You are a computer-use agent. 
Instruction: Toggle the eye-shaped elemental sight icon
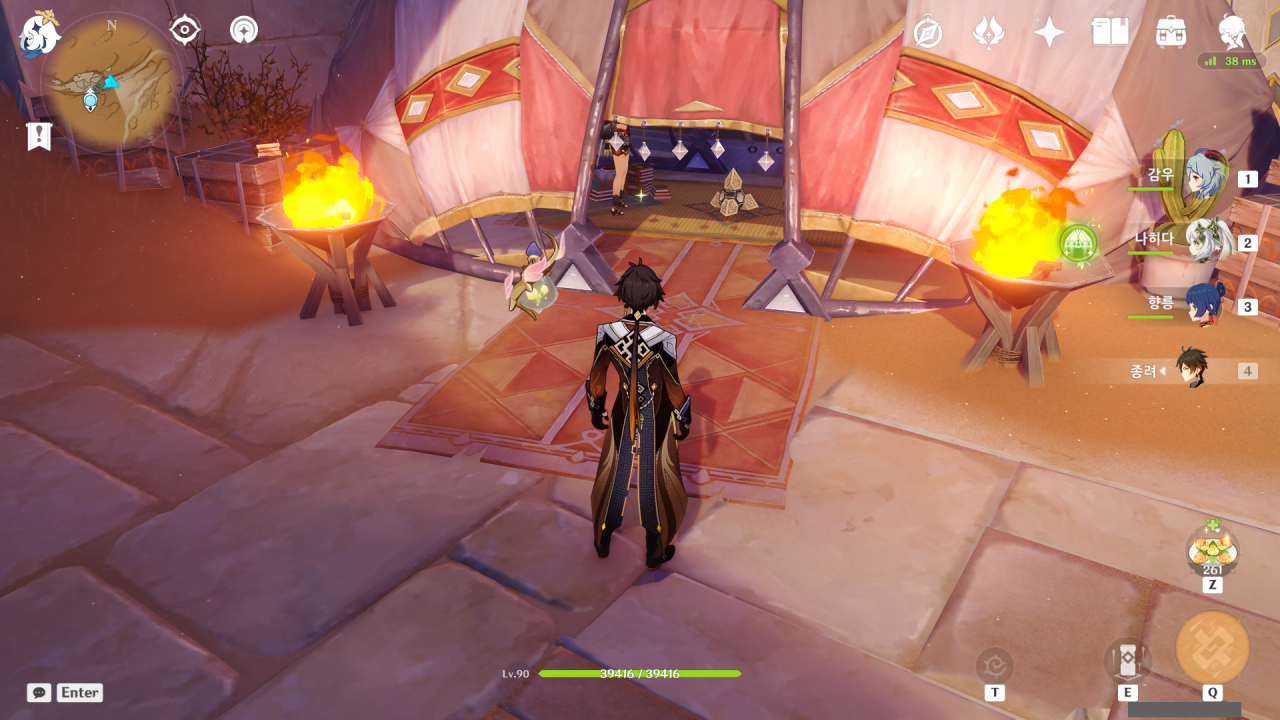tap(185, 30)
